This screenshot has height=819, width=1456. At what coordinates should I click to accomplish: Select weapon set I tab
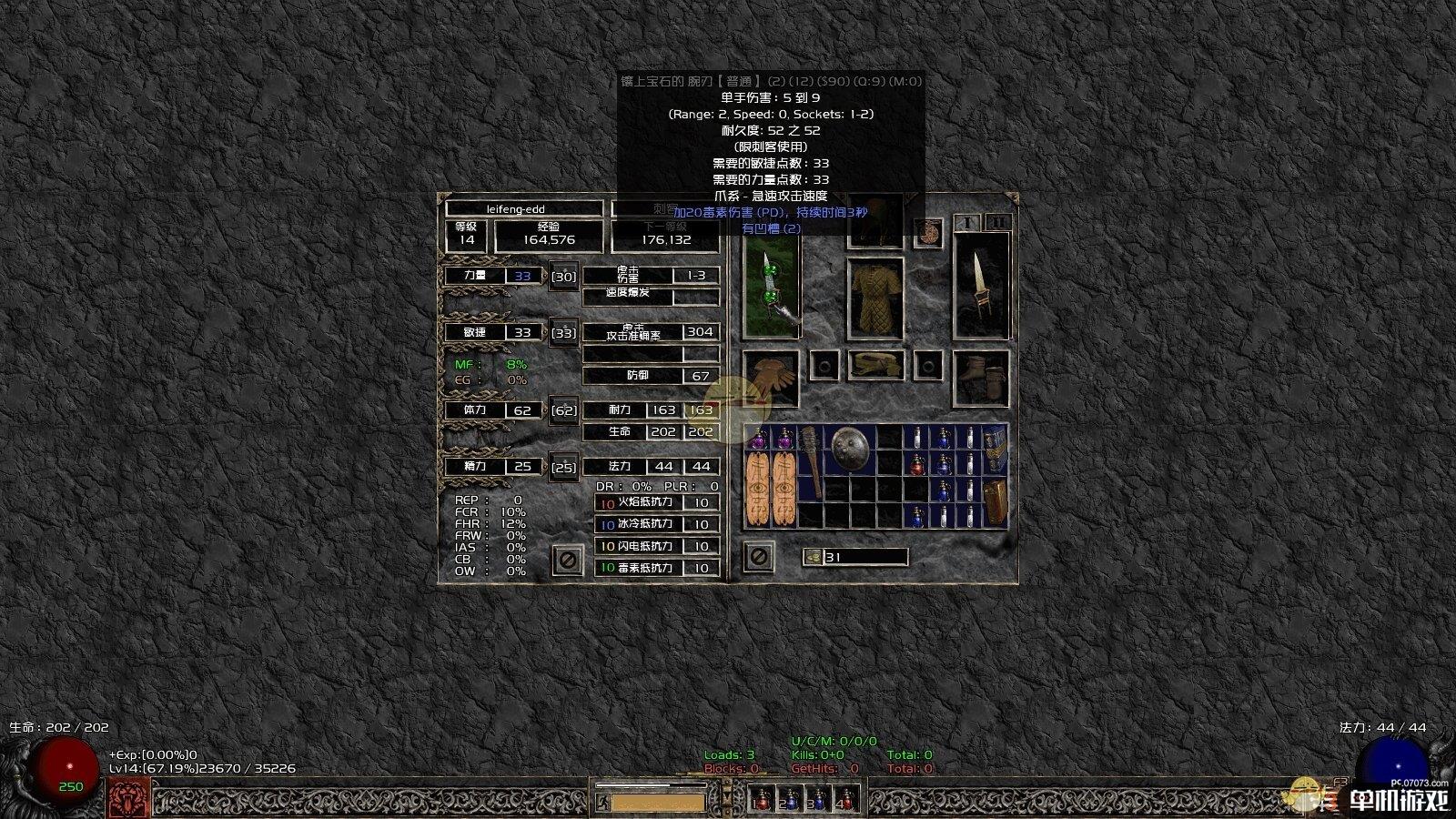point(968,223)
